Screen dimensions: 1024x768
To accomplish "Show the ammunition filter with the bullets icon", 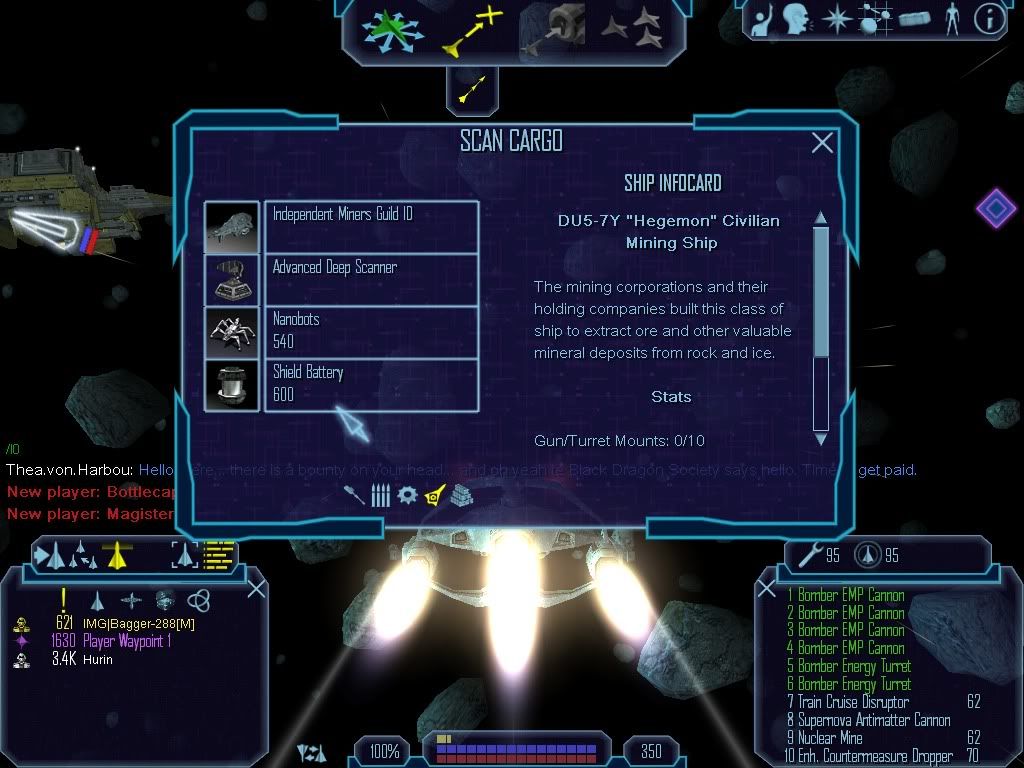I will coord(379,495).
